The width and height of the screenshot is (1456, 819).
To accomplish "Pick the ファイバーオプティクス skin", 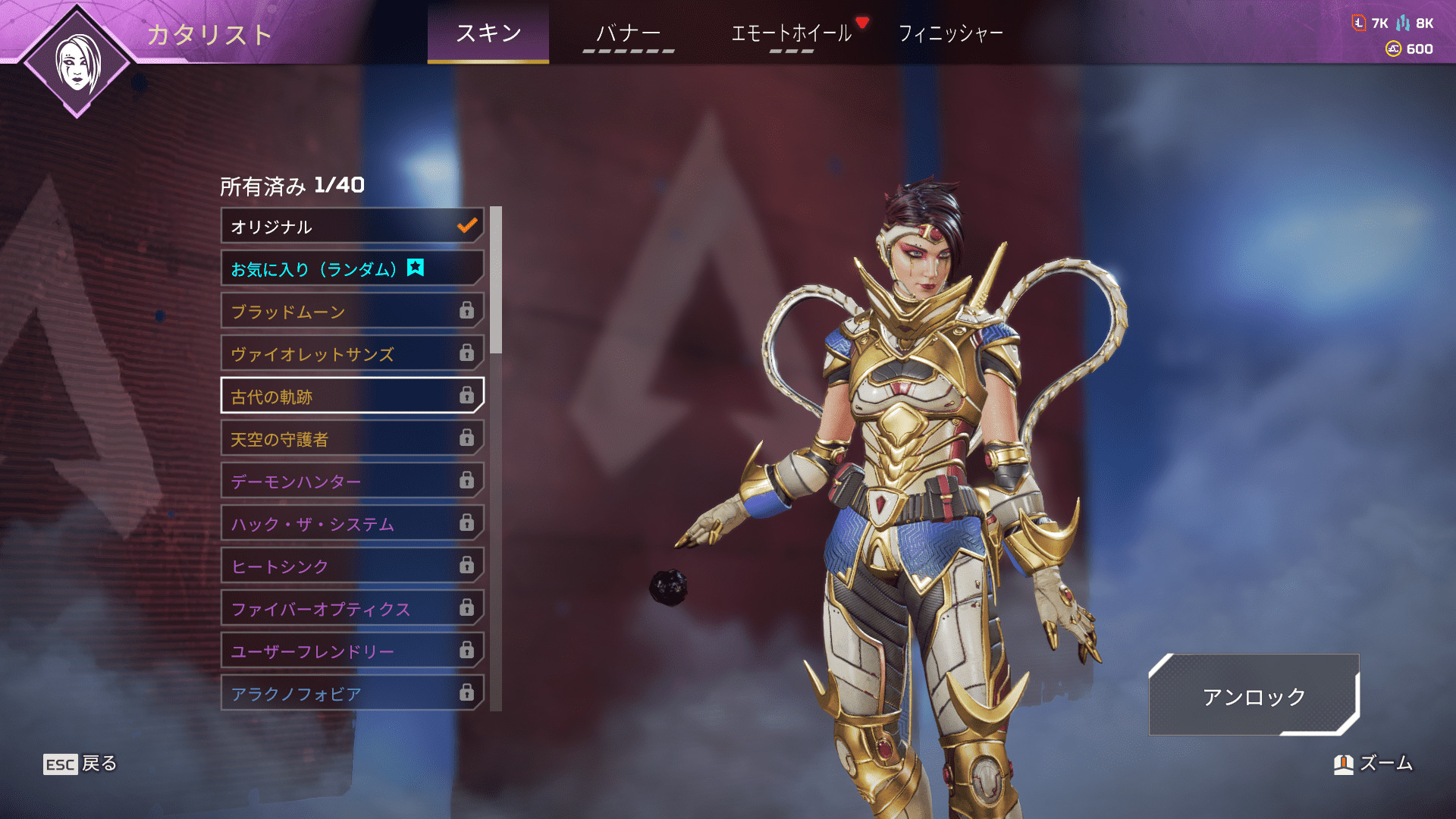I will [x=352, y=608].
